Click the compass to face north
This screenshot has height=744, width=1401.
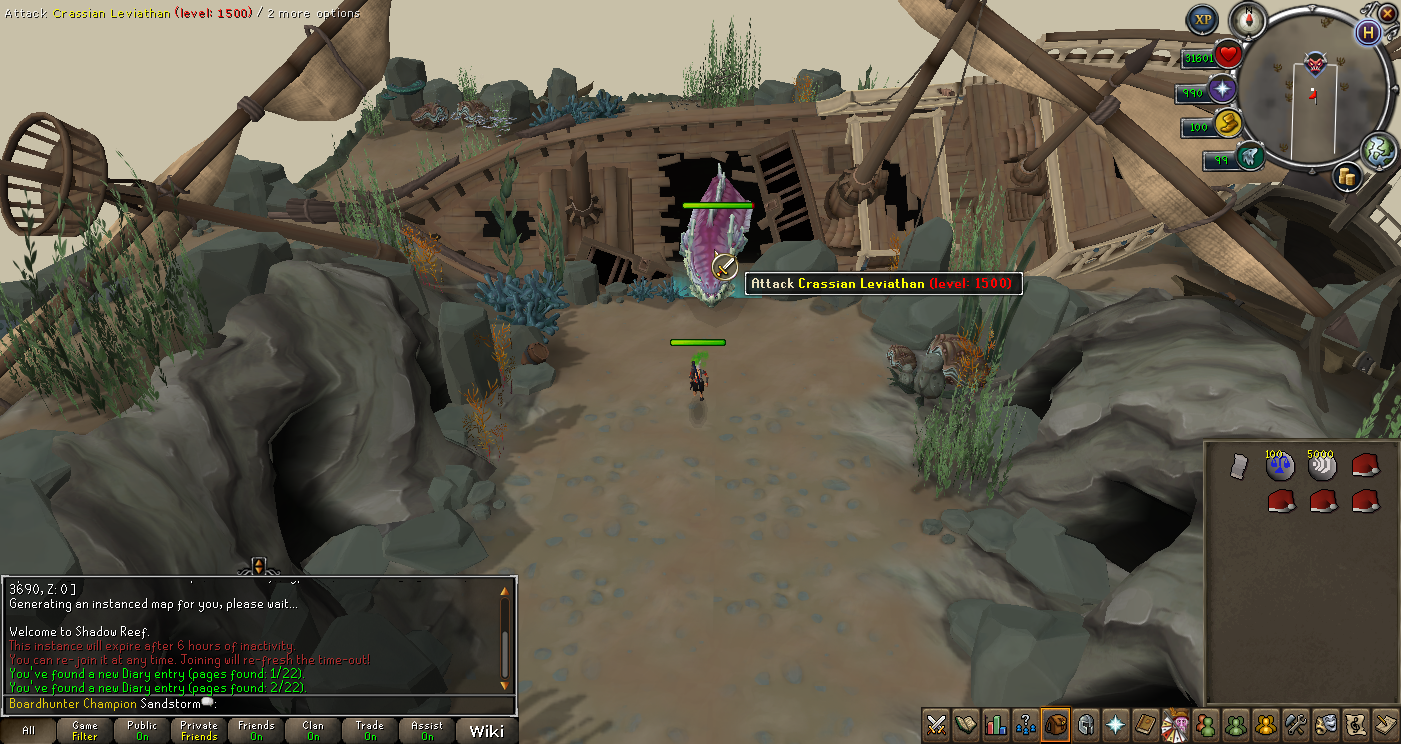coord(1249,17)
